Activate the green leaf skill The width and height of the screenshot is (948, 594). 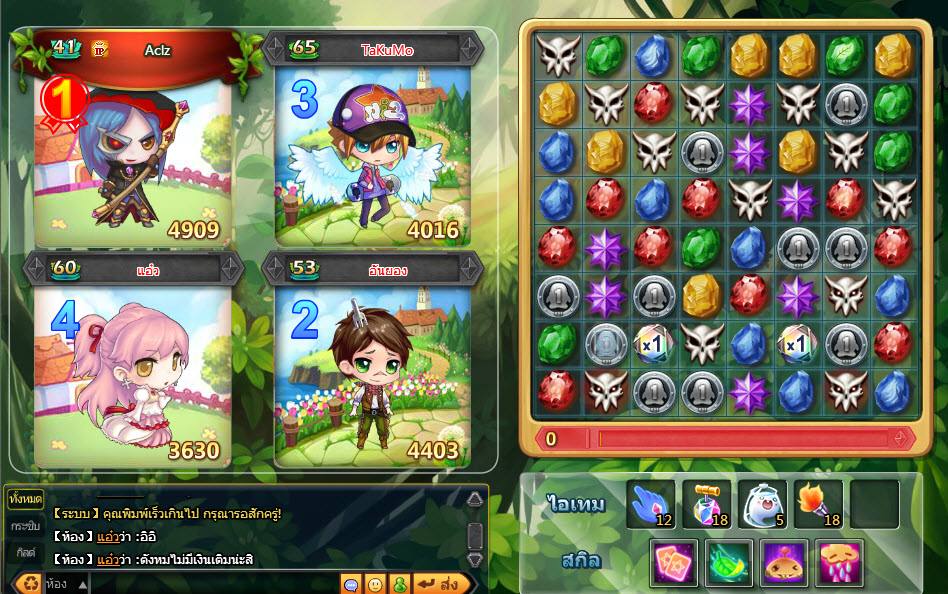pyautogui.click(x=729, y=562)
